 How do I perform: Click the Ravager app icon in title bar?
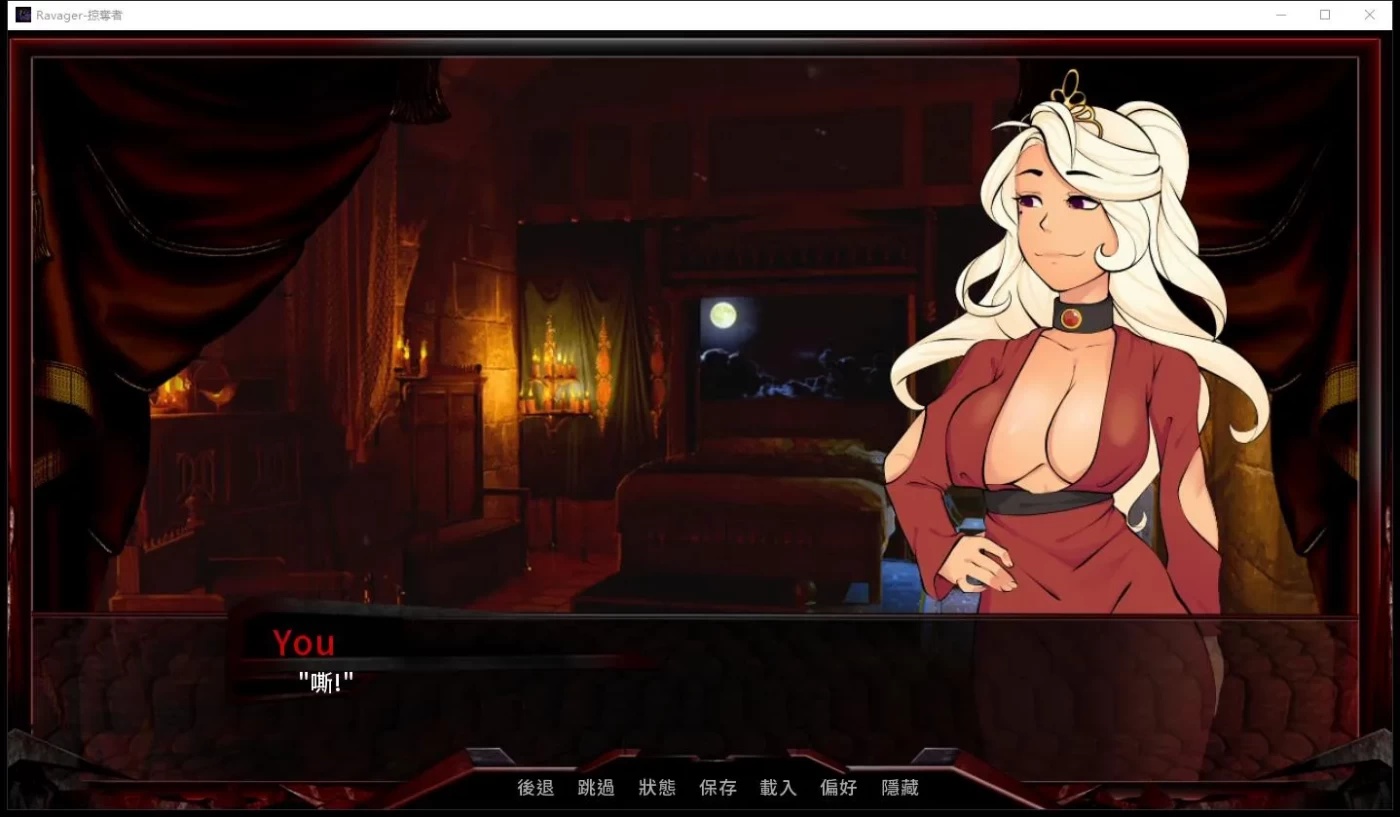point(21,14)
